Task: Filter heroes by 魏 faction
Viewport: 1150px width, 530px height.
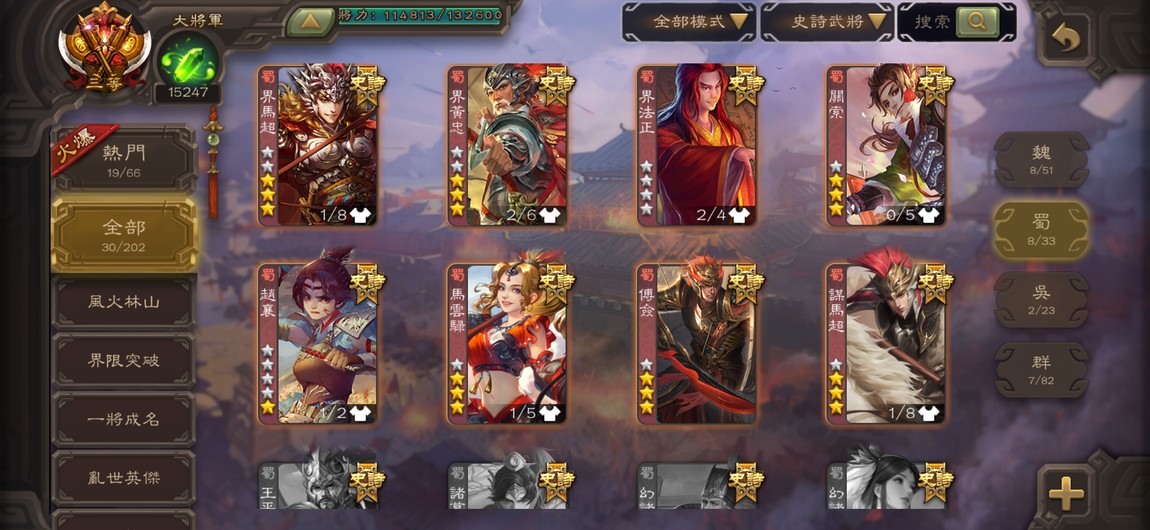Action: pos(1041,159)
